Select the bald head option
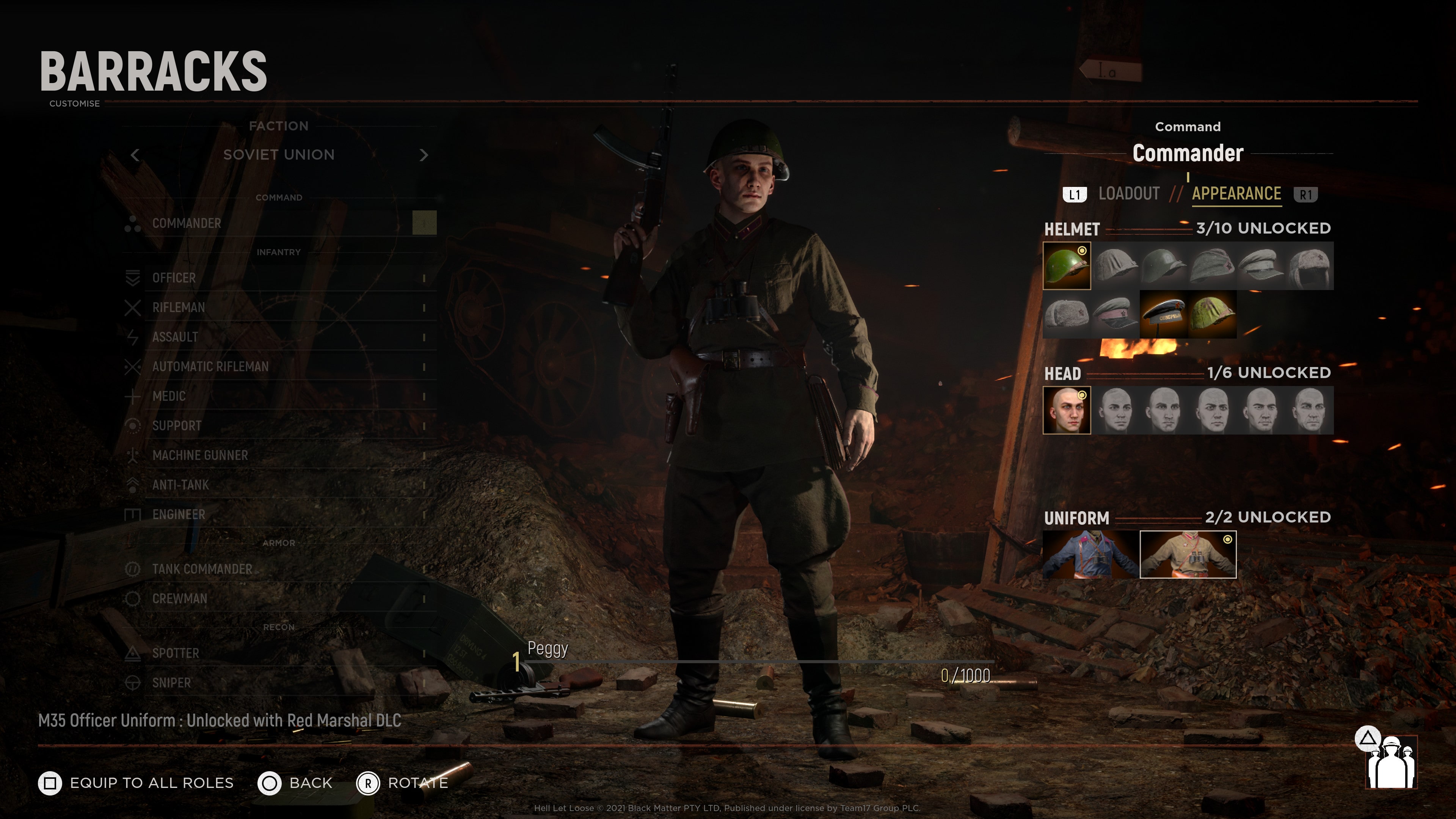Viewport: 1456px width, 819px height. pos(1067,410)
